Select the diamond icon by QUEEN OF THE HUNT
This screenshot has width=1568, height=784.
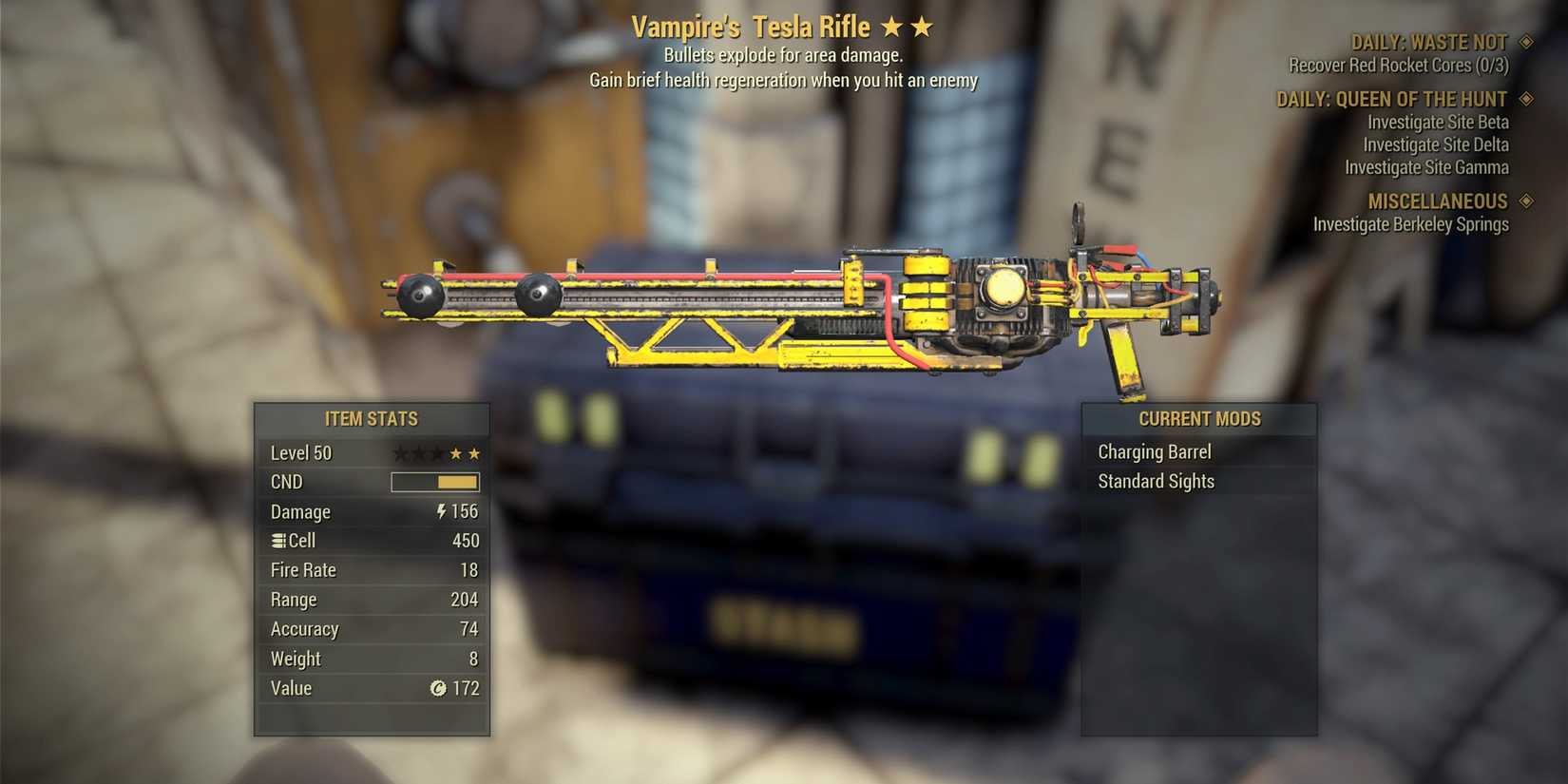1528,98
